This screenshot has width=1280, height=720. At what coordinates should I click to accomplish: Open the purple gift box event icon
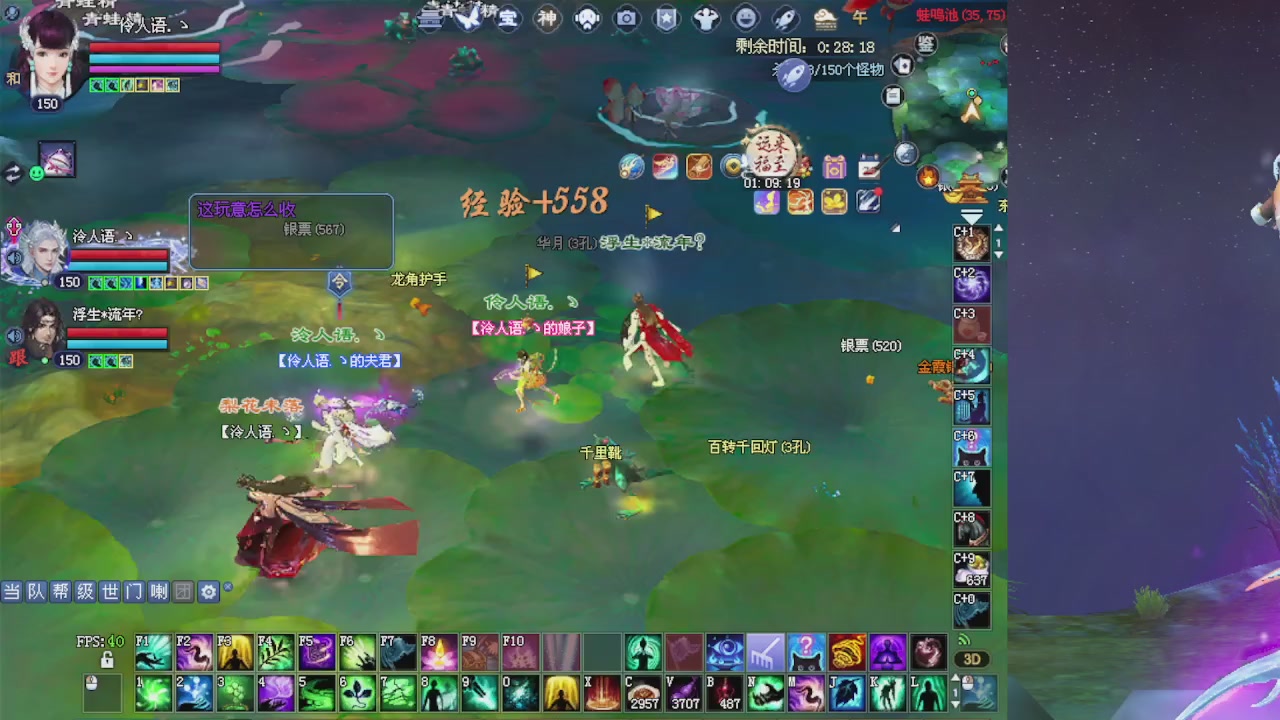[834, 167]
